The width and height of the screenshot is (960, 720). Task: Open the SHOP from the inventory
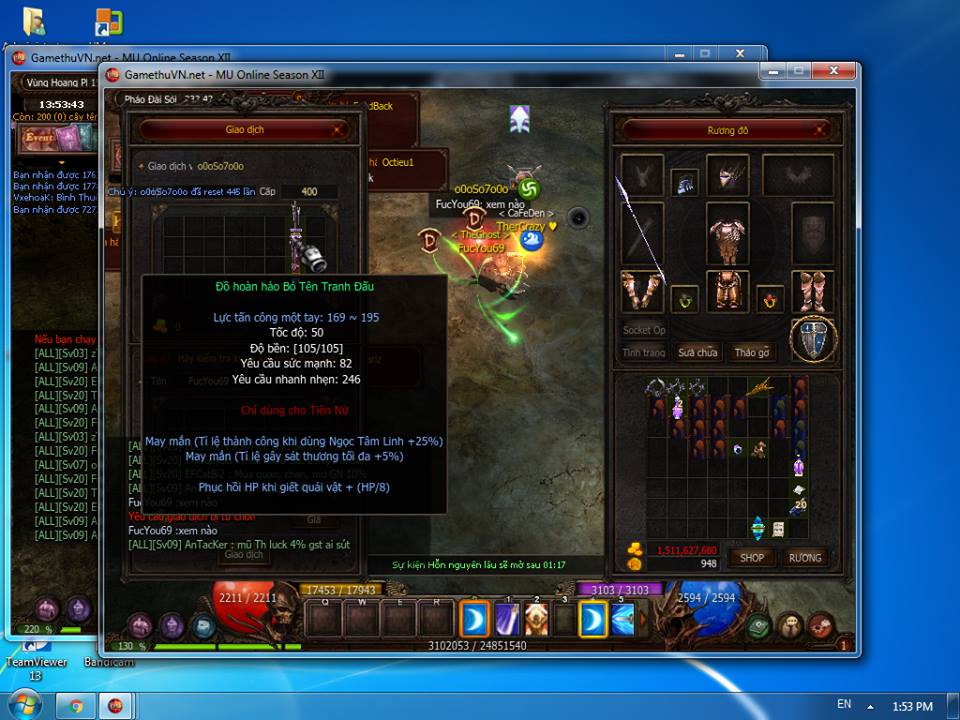click(x=752, y=557)
